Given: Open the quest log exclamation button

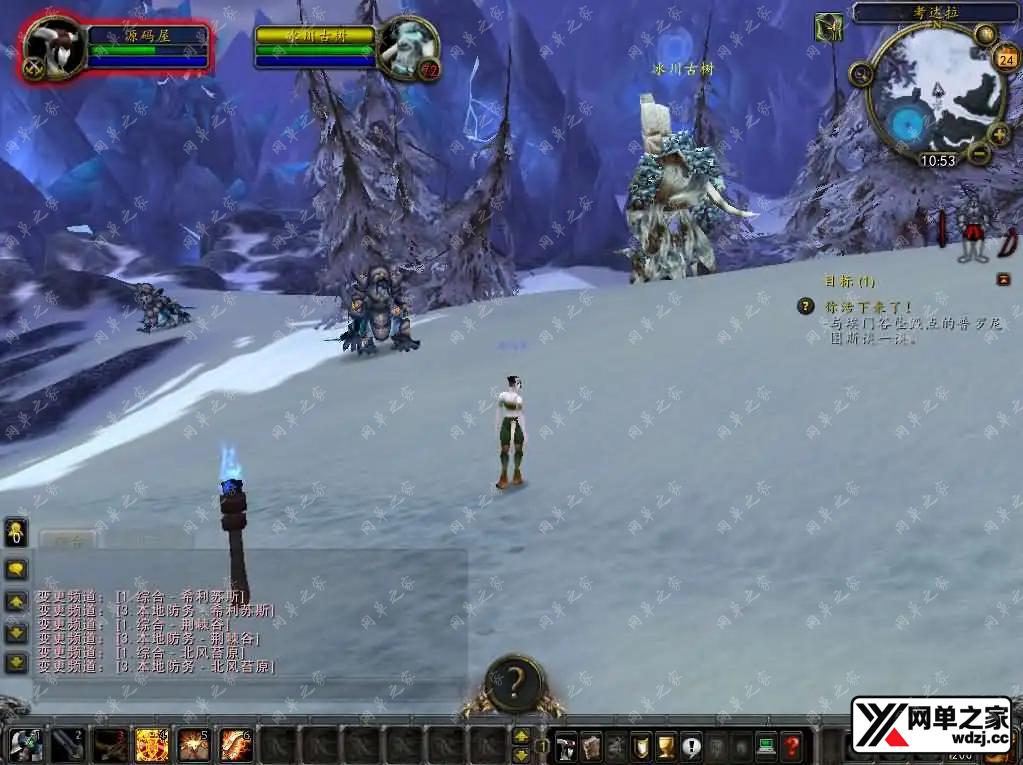Looking at the screenshot, I should pyautogui.click(x=691, y=745).
